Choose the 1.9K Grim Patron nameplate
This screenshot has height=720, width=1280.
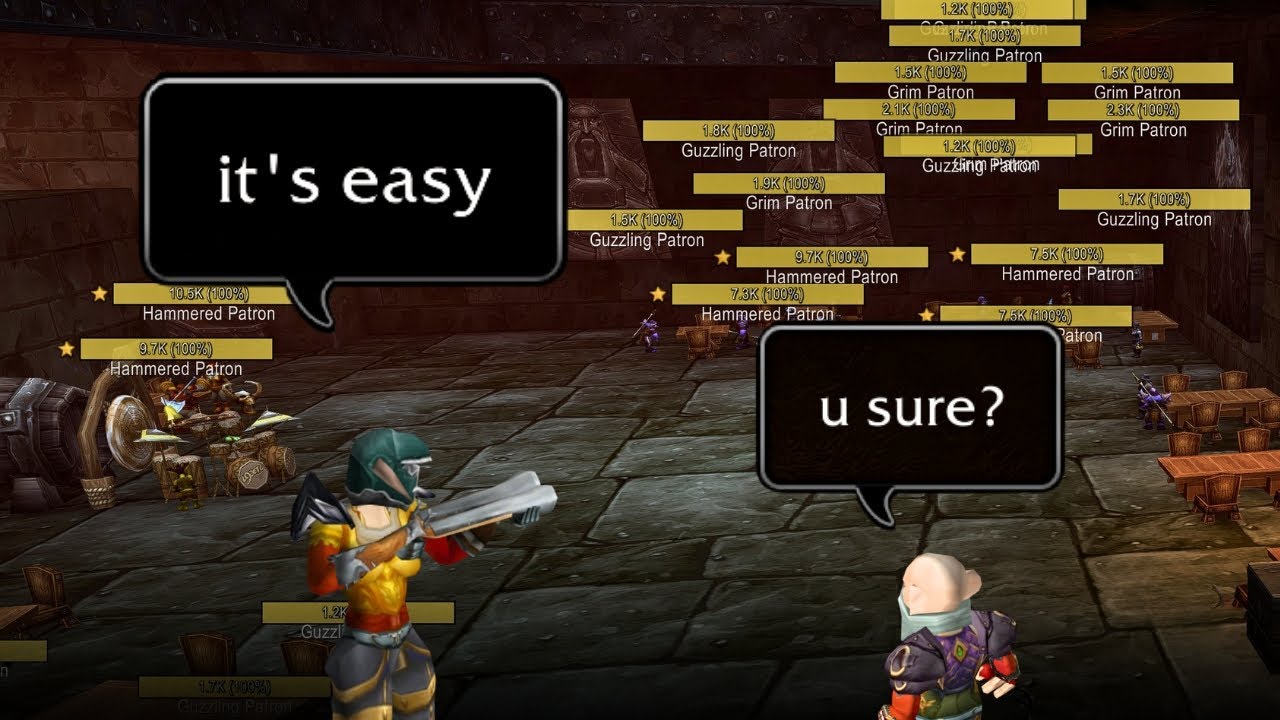[788, 184]
